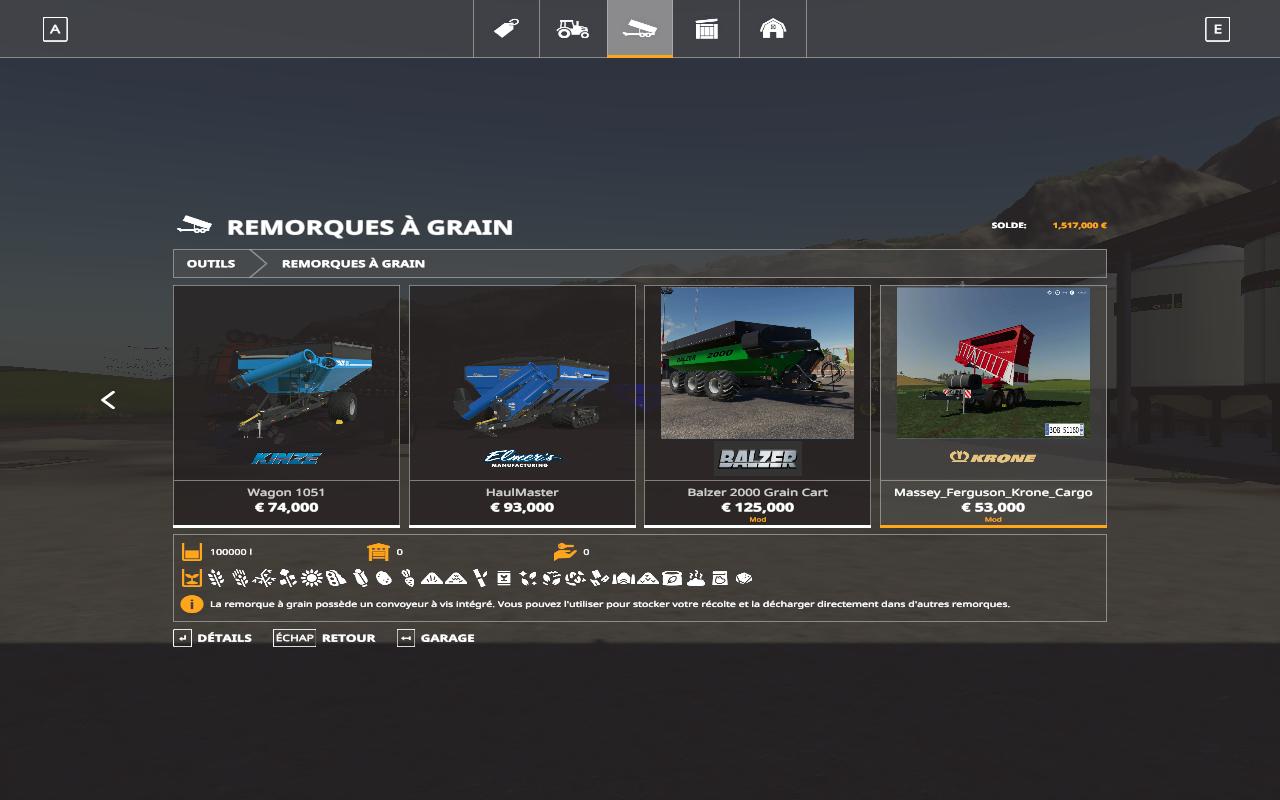Open the price tag shop tab

506,29
